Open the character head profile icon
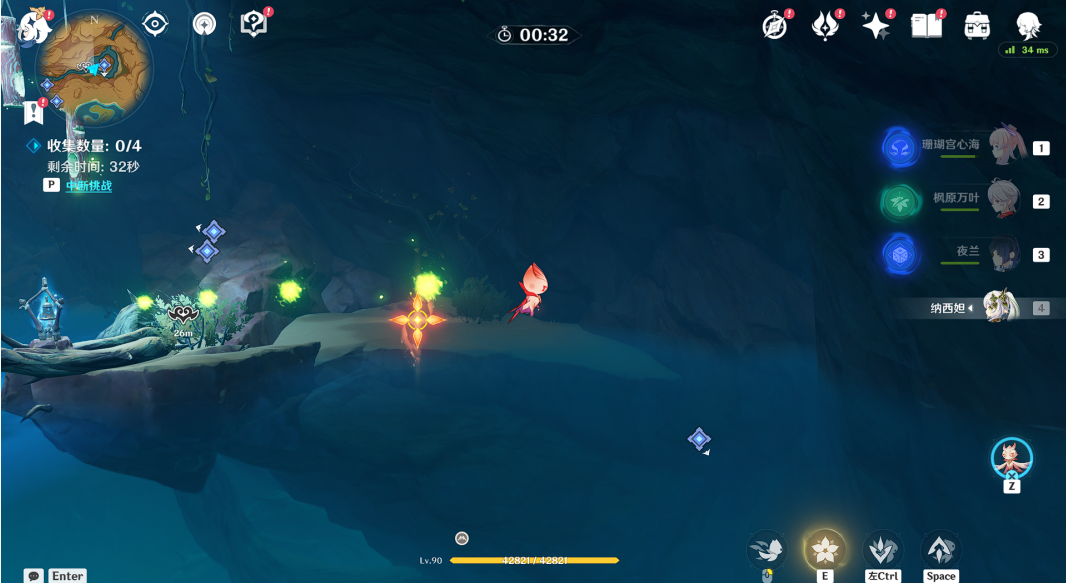 coord(1028,25)
